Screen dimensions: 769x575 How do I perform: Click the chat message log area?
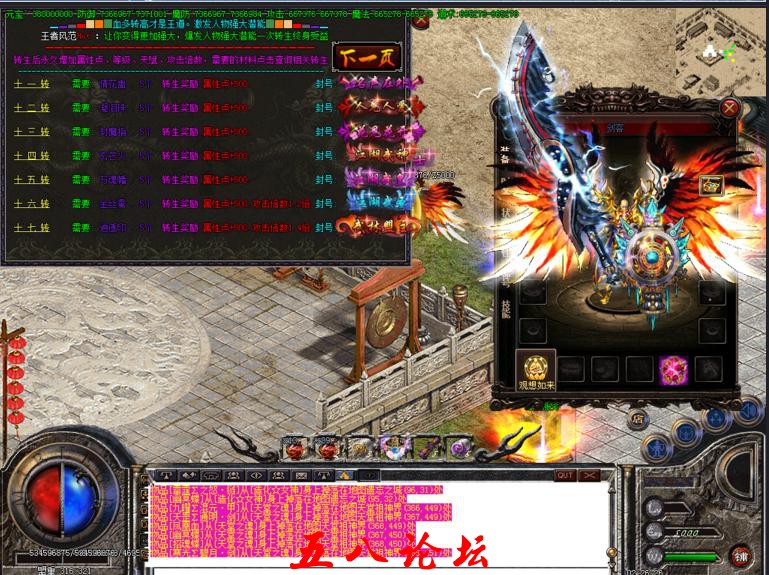coord(378,520)
